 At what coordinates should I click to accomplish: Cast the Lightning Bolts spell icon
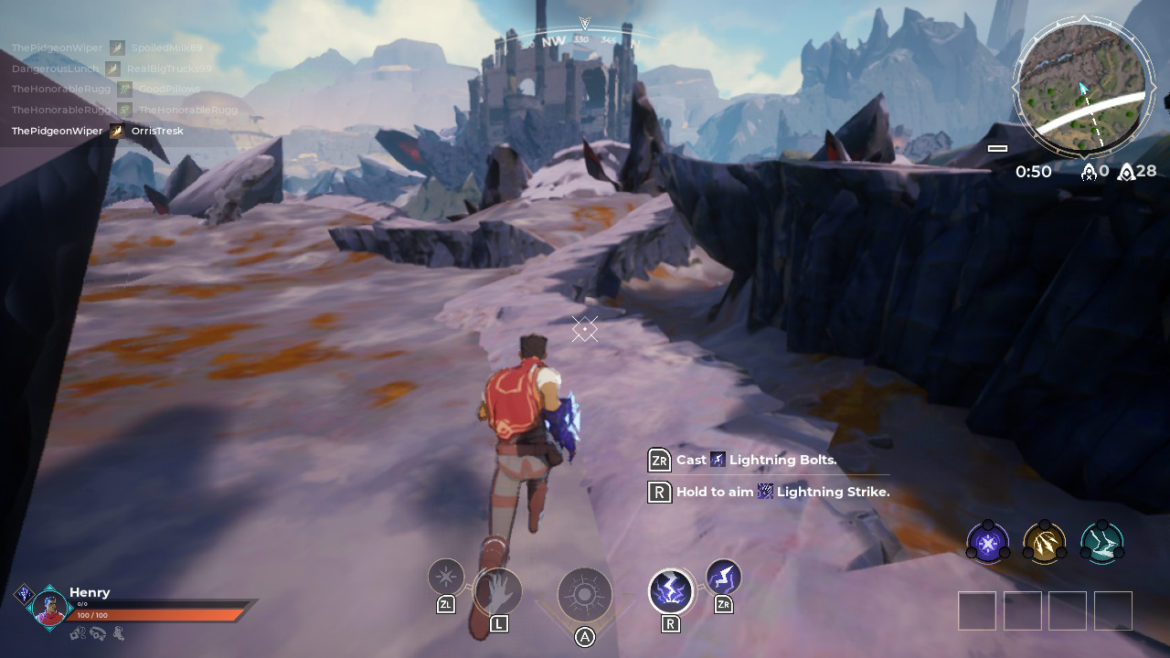[x=723, y=576]
